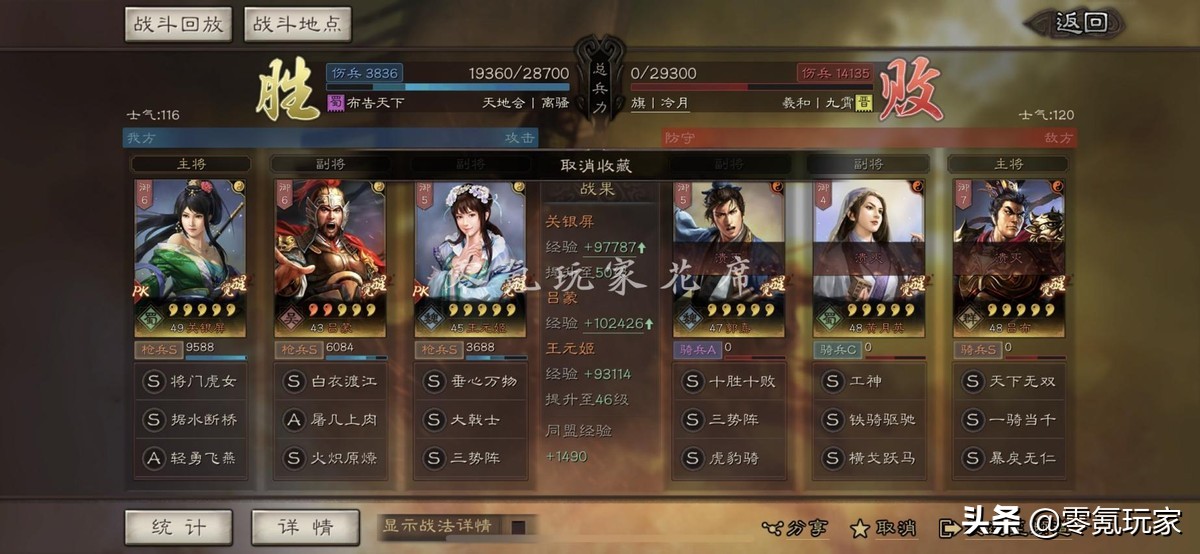This screenshot has height=554, width=1200.
Task: Click the star 取消 unfavorite button
Action: pyautogui.click(x=883, y=527)
